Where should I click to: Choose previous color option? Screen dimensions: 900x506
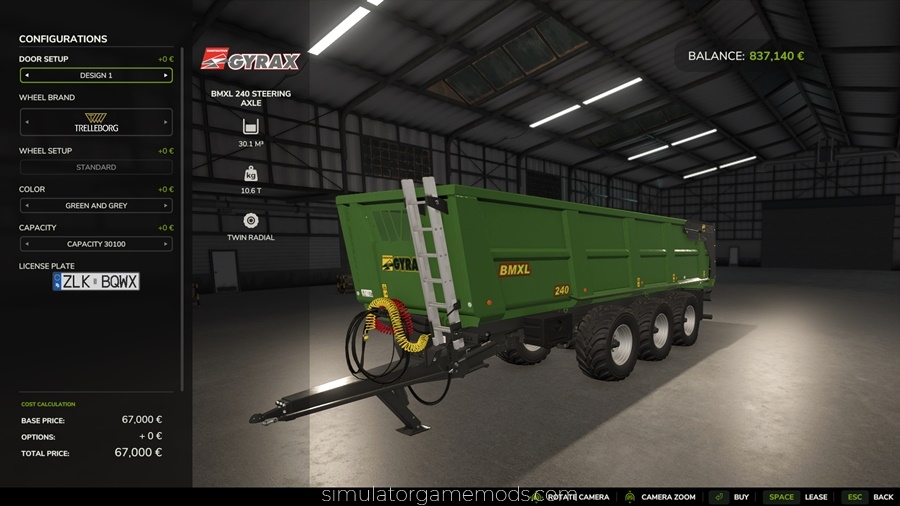pos(26,205)
